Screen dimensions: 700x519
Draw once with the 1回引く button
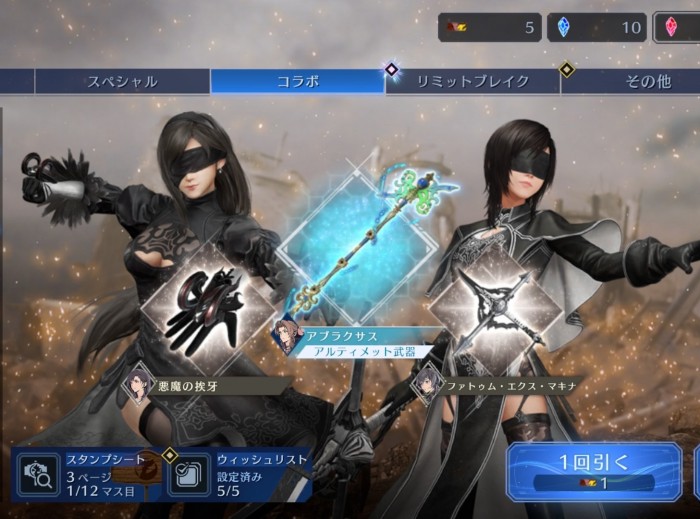pyautogui.click(x=594, y=471)
